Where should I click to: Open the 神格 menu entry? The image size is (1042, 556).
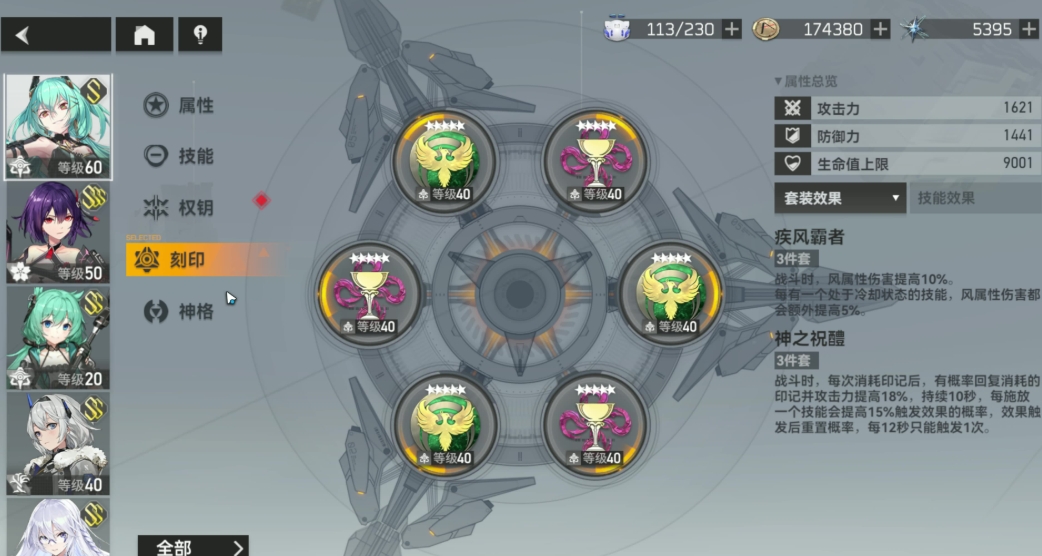coord(180,312)
